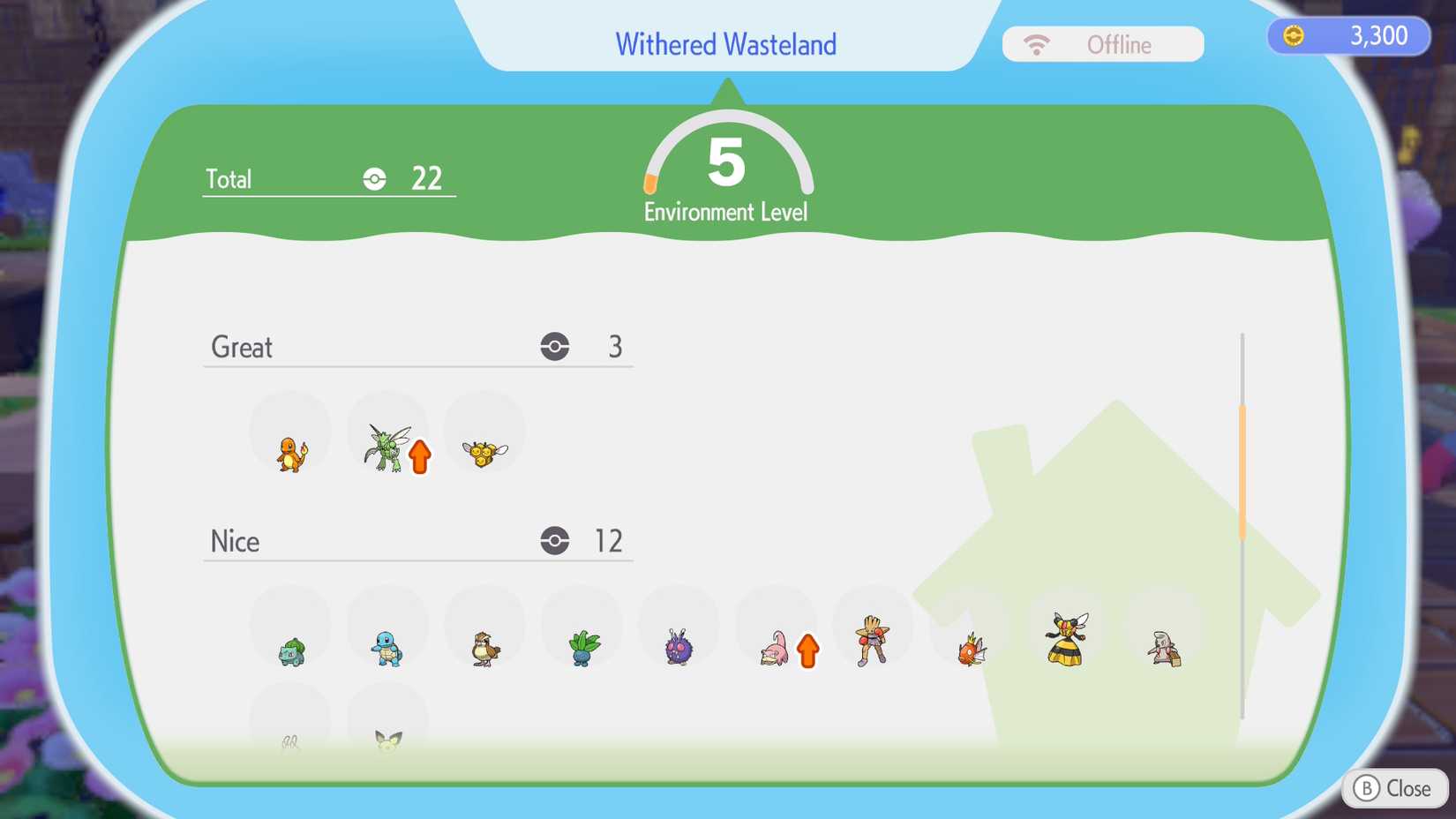Toggle the Offline connection indicator

[1101, 43]
